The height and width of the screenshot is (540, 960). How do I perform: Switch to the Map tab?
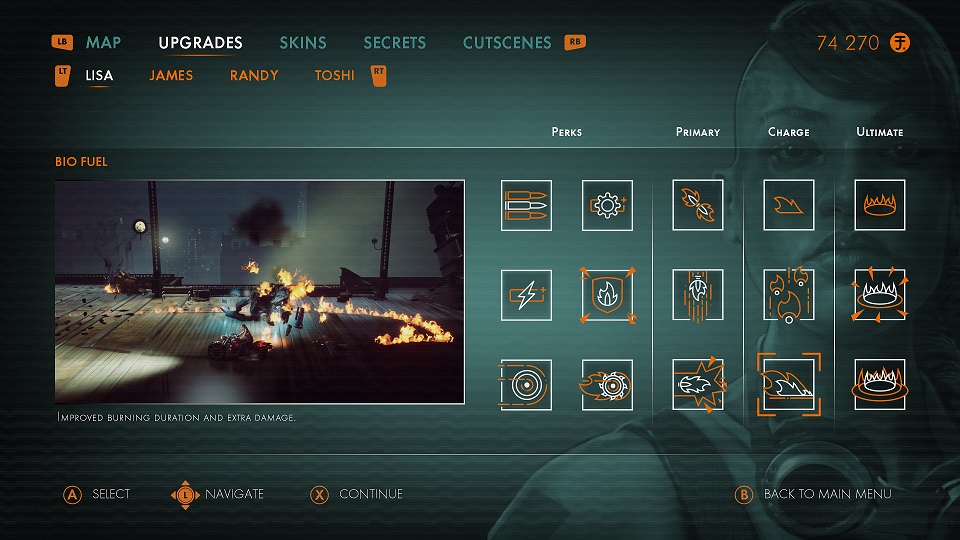click(x=103, y=43)
